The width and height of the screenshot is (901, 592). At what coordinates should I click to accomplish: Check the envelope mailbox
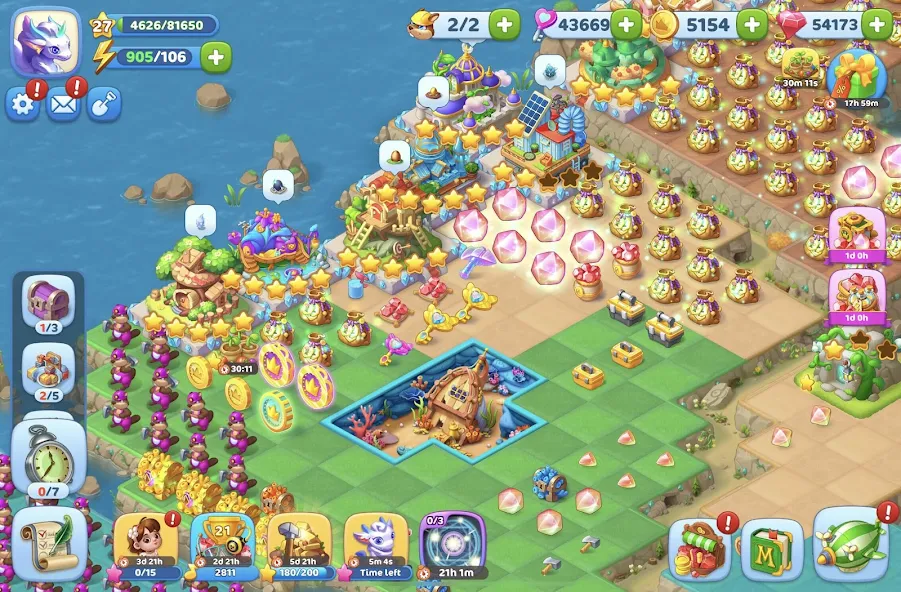pyautogui.click(x=63, y=104)
